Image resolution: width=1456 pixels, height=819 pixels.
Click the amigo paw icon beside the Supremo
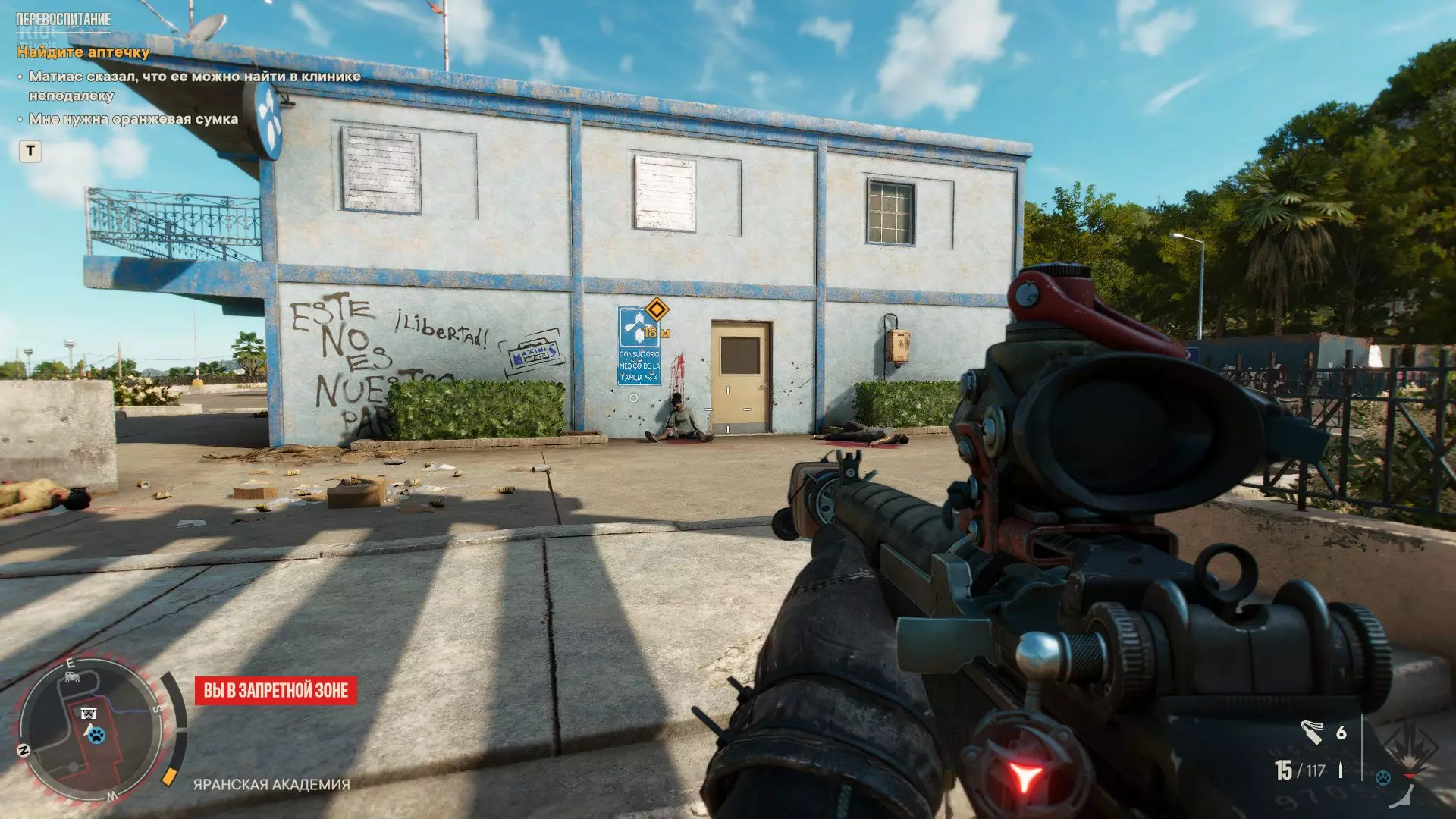(1383, 778)
